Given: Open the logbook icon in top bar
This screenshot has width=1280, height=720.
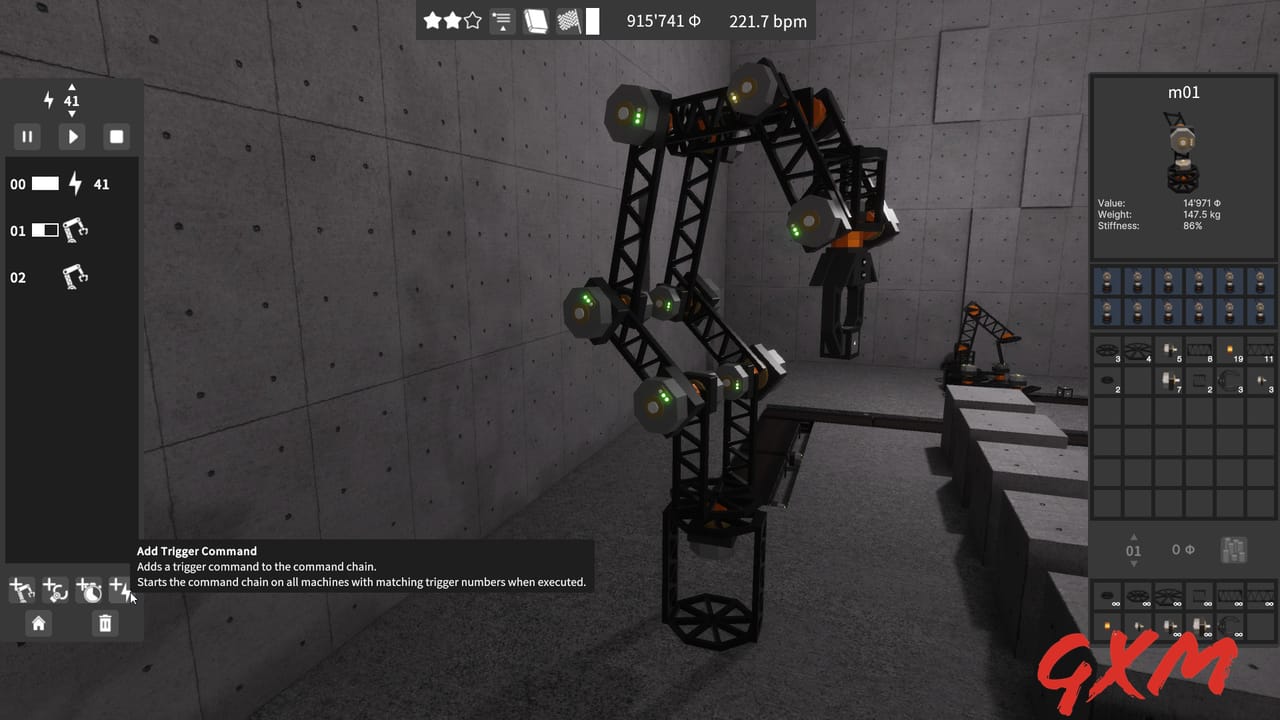Looking at the screenshot, I should coord(536,20).
